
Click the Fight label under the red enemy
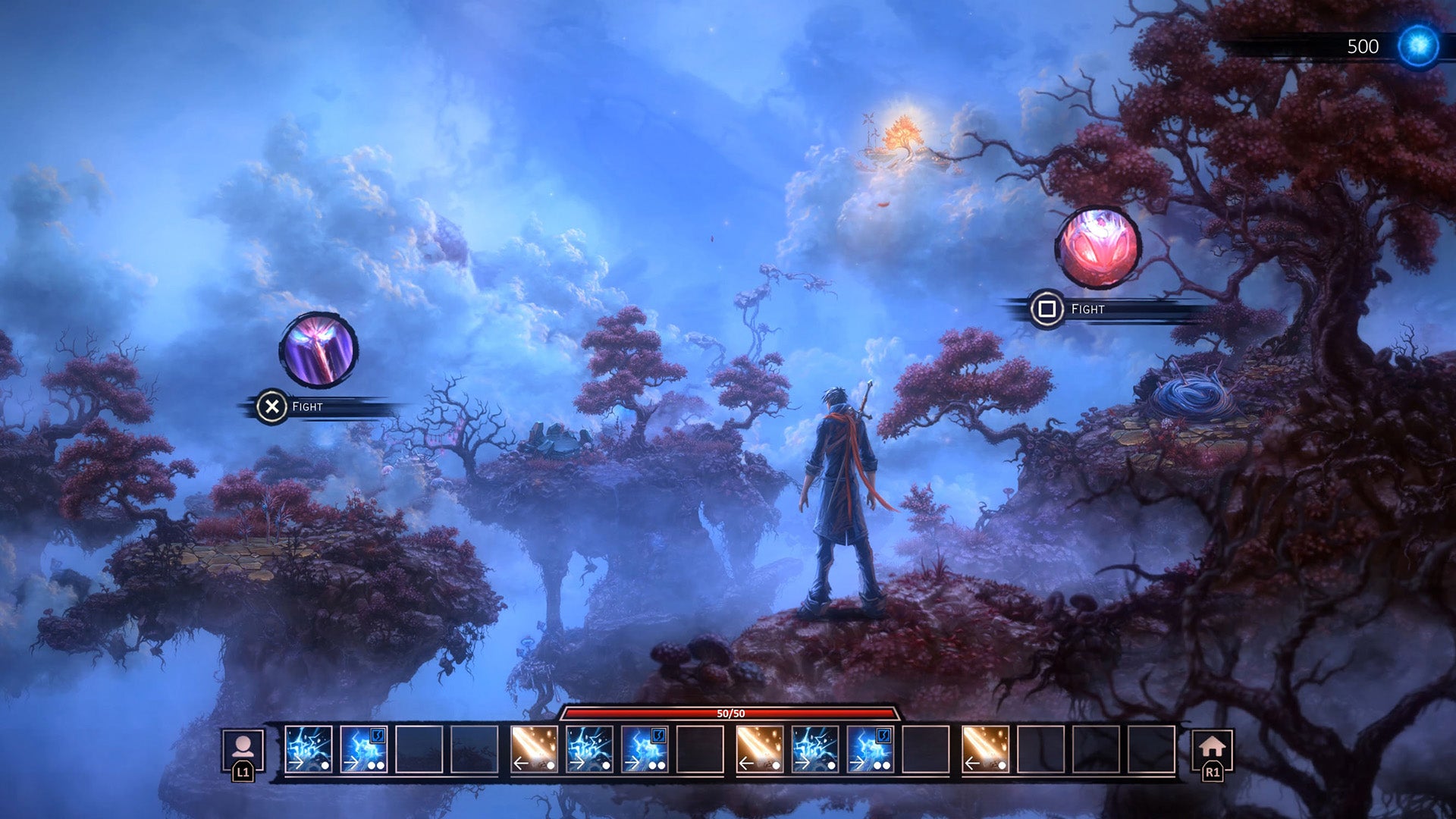(x=1087, y=309)
